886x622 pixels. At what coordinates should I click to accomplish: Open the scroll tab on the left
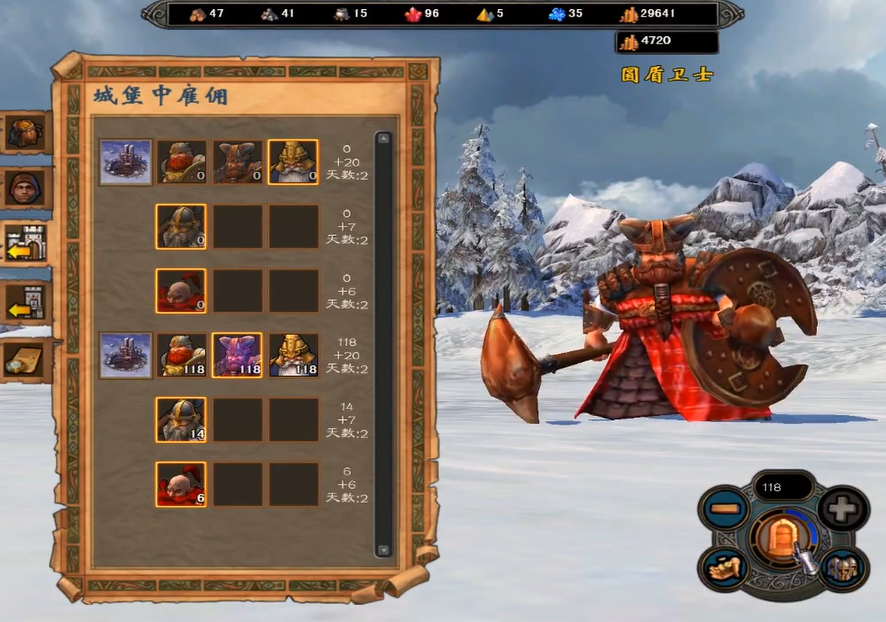(x=24, y=360)
